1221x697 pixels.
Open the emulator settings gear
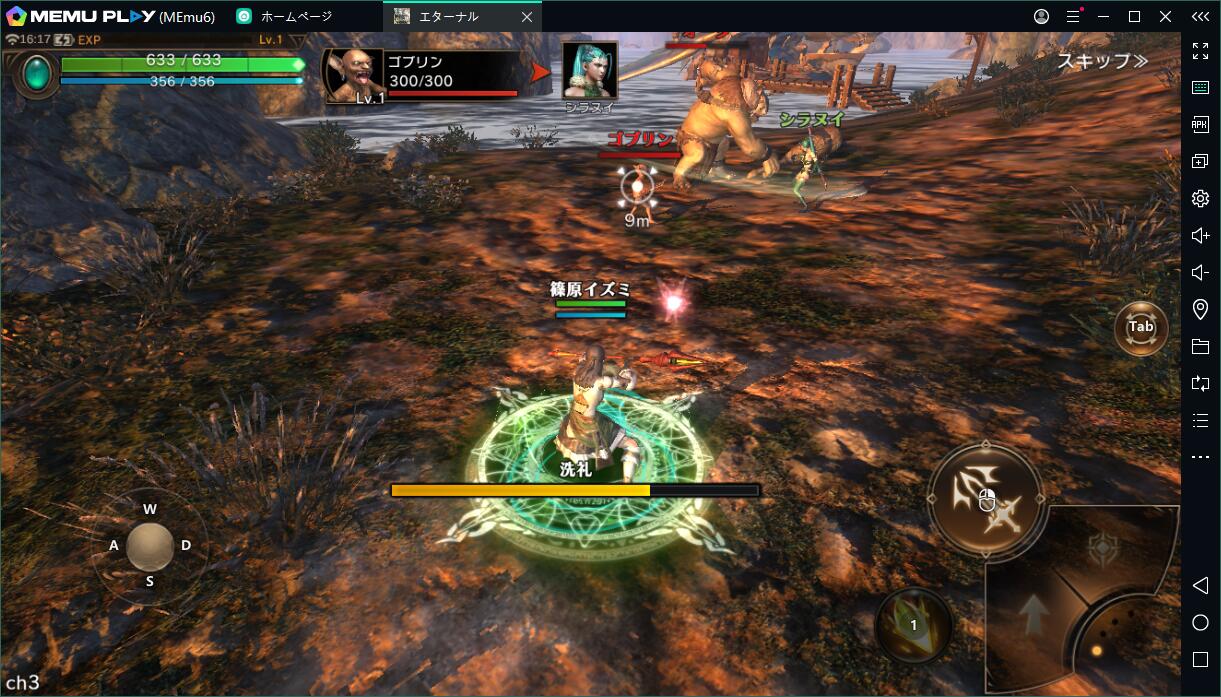pyautogui.click(x=1200, y=199)
